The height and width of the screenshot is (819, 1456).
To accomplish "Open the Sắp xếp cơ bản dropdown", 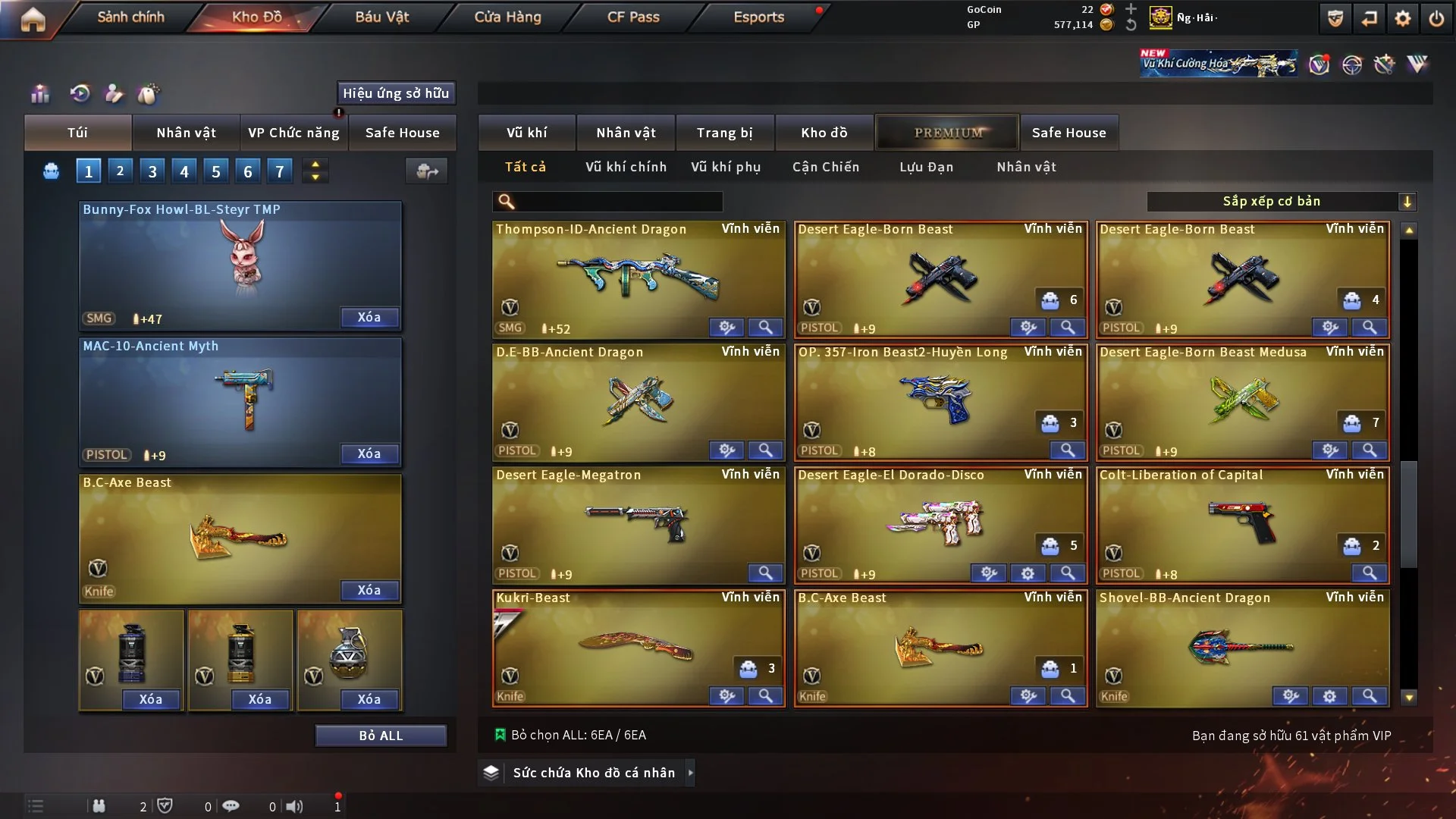I will coord(1281,202).
